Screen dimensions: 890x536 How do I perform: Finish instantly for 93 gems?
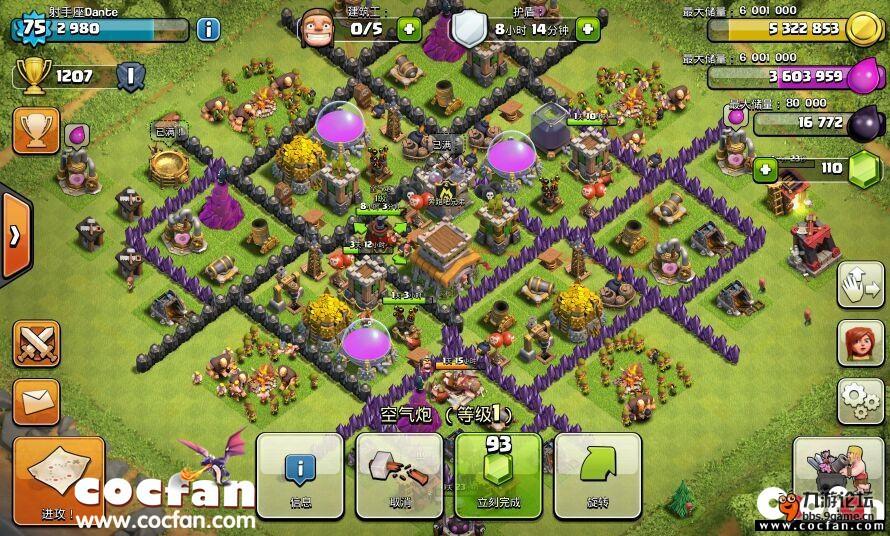pyautogui.click(x=497, y=475)
